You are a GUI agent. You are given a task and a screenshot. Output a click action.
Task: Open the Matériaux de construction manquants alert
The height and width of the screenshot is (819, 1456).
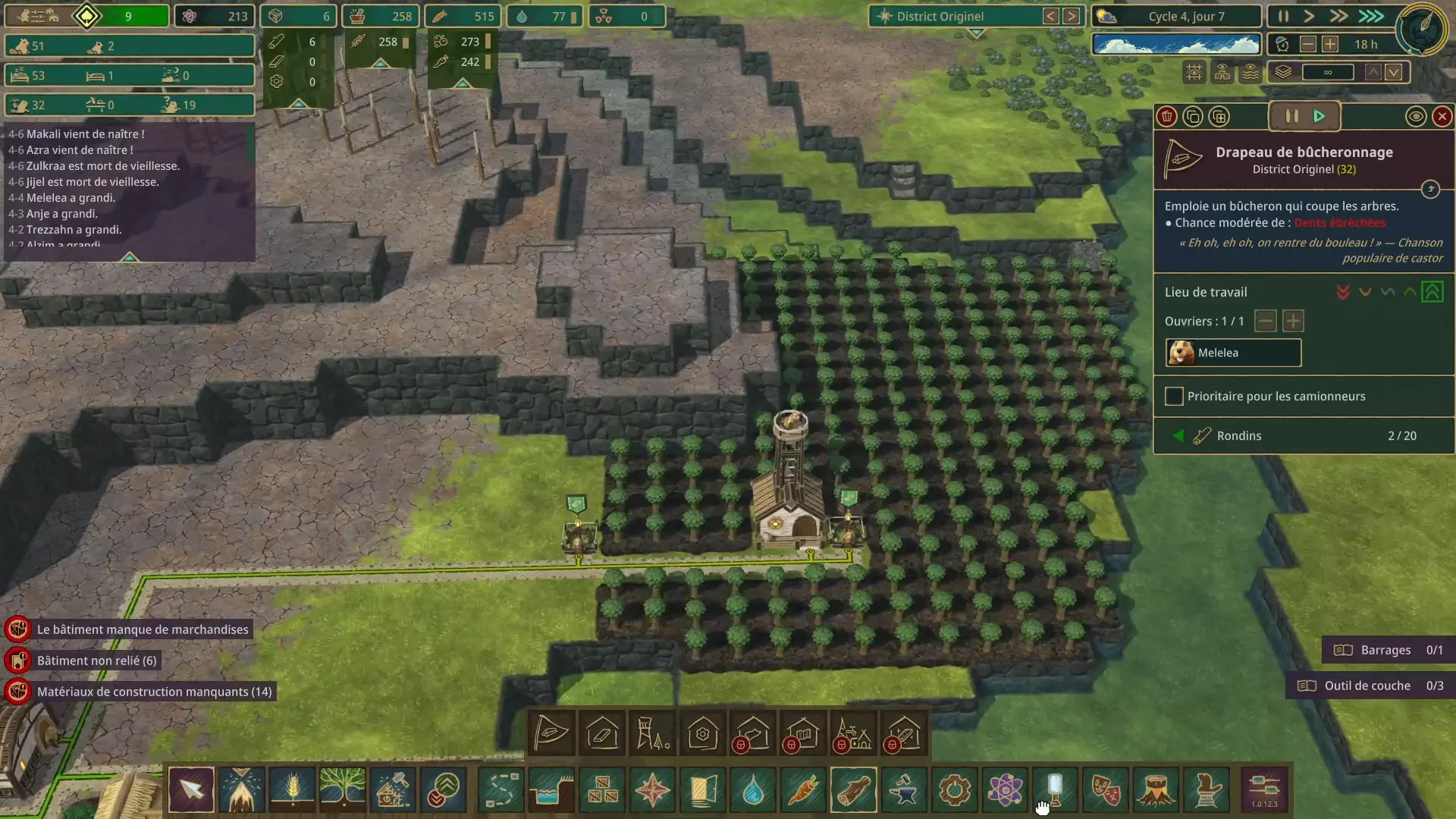(154, 692)
